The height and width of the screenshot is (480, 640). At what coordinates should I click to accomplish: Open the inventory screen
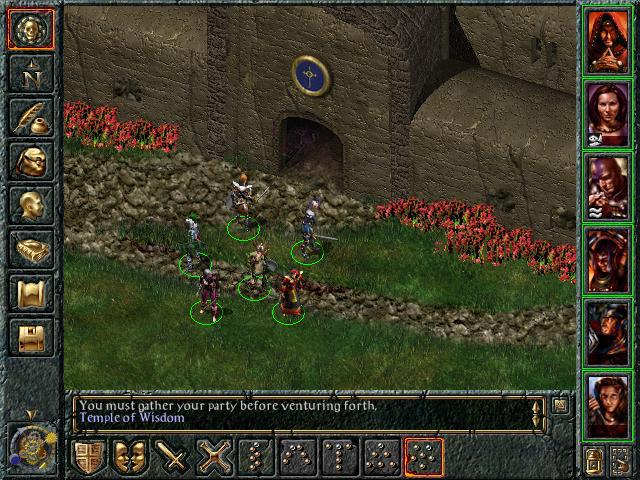coord(31,161)
